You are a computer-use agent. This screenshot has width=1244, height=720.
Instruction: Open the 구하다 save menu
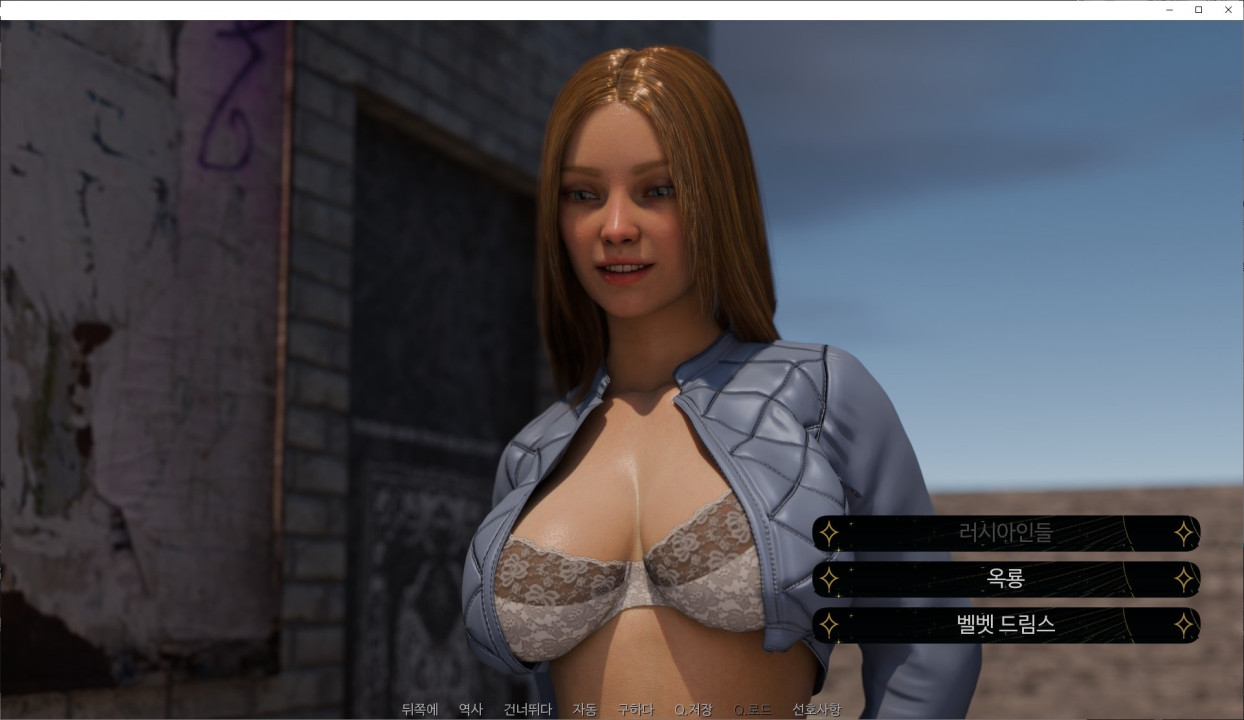(x=635, y=710)
